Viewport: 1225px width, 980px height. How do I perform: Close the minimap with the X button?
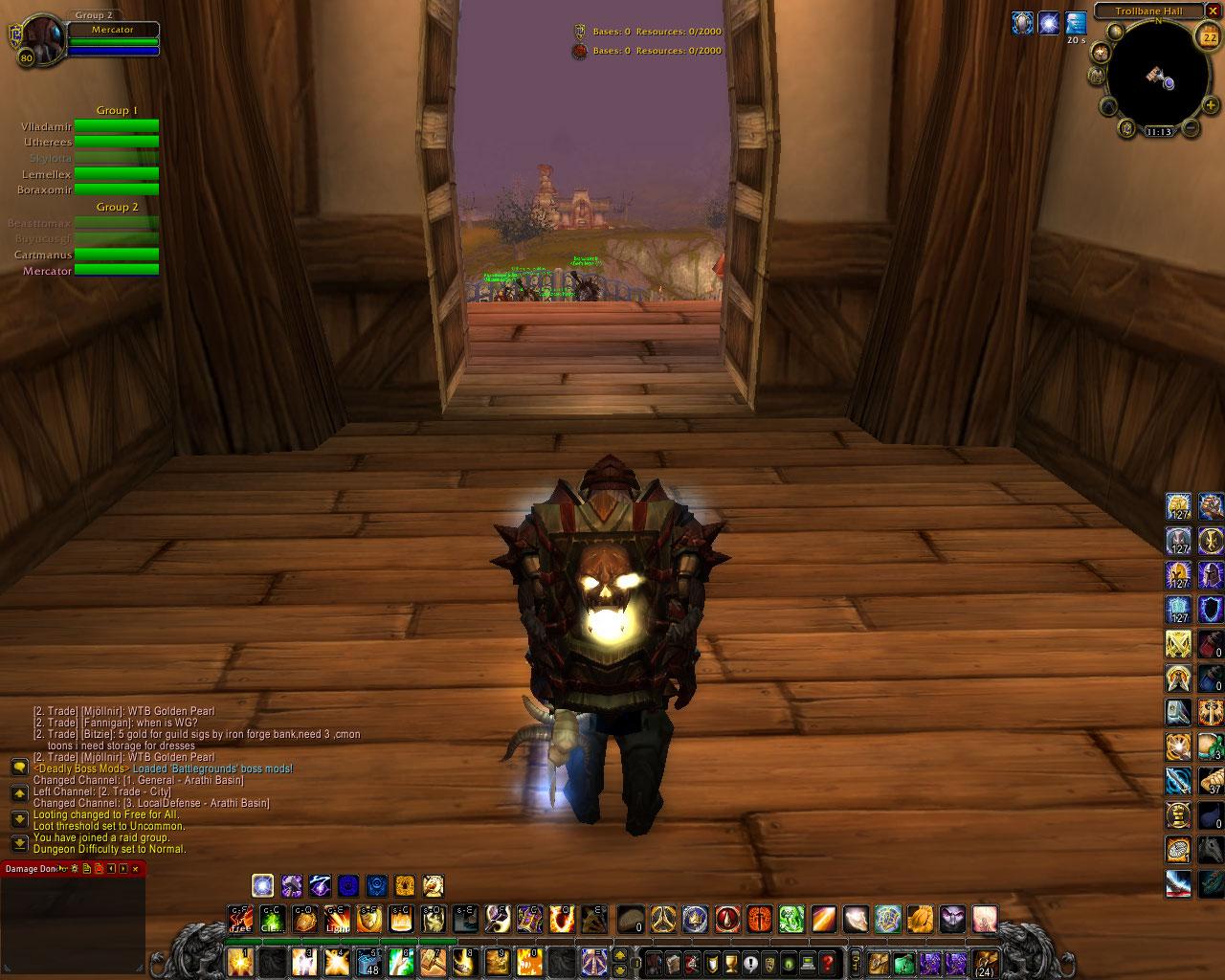[x=1213, y=11]
